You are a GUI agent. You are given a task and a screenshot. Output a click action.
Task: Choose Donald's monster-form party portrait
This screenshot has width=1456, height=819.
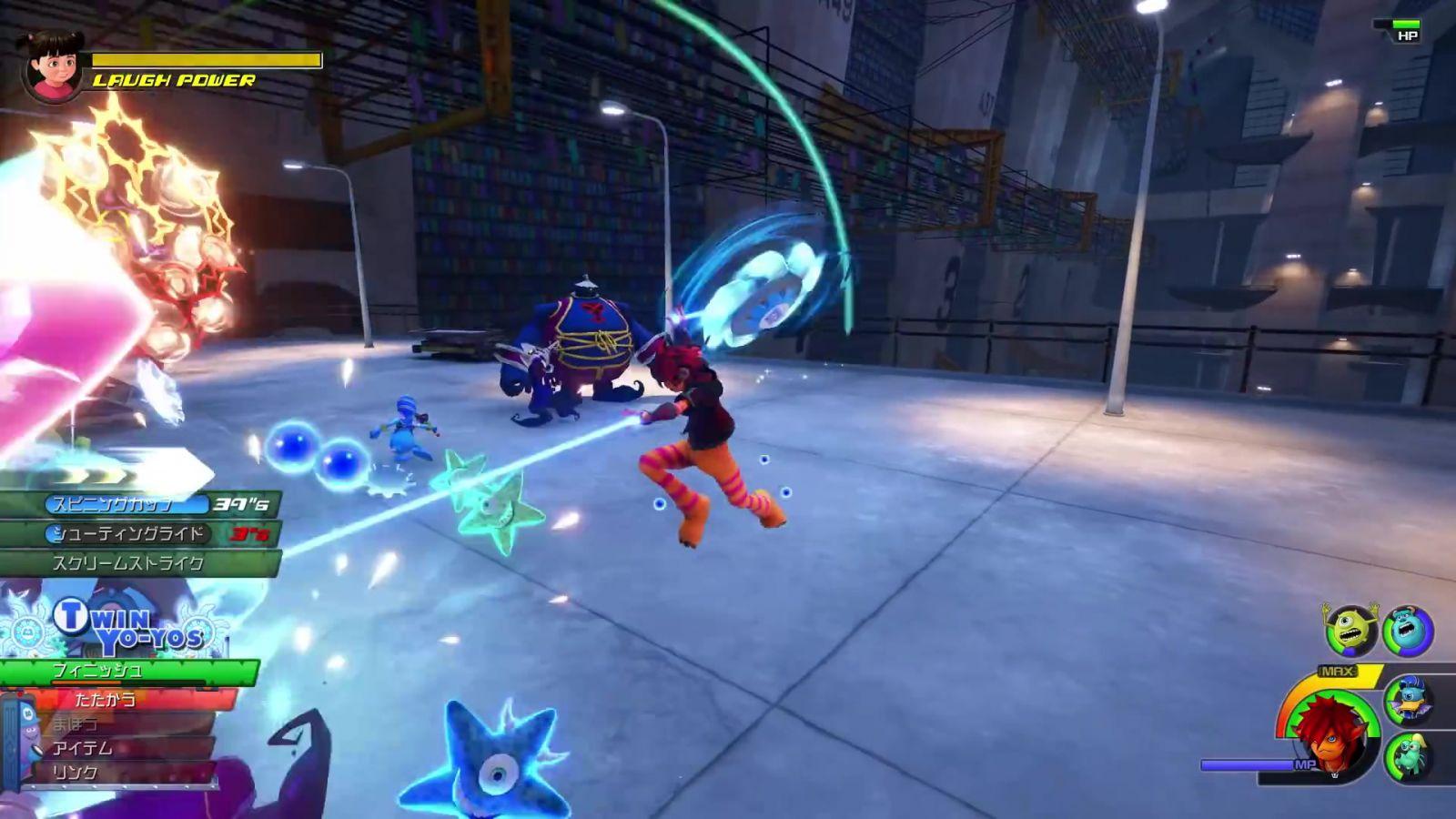pyautogui.click(x=1409, y=701)
